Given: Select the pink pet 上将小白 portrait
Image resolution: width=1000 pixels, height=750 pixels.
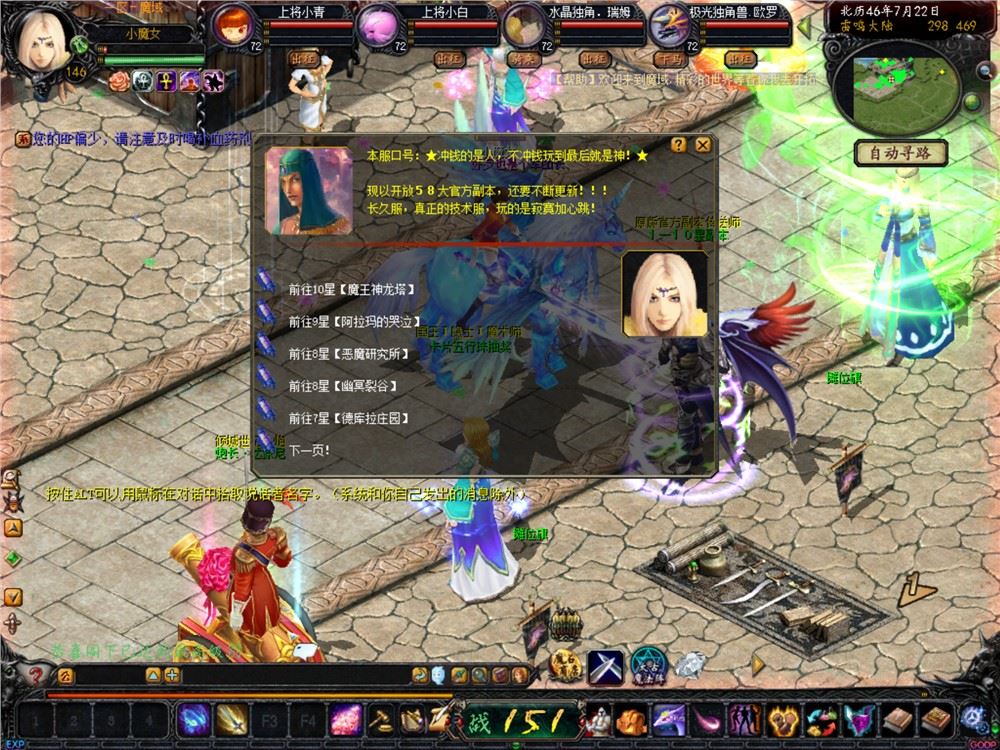Looking at the screenshot, I should coord(380,24).
